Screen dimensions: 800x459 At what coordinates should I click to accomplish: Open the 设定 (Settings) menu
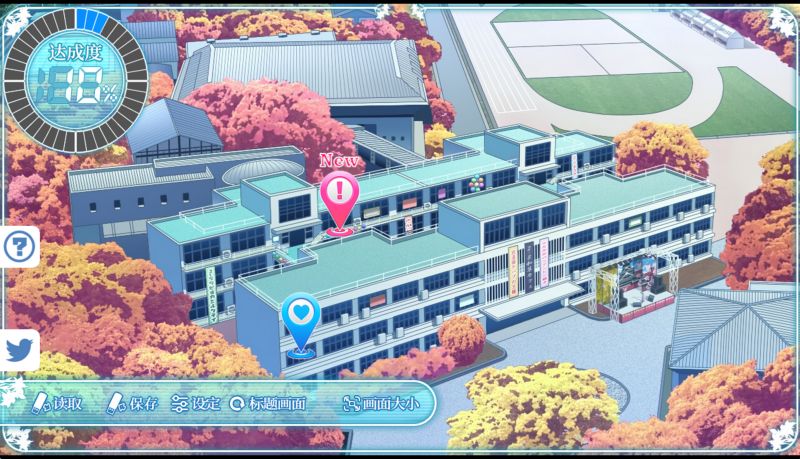196,404
